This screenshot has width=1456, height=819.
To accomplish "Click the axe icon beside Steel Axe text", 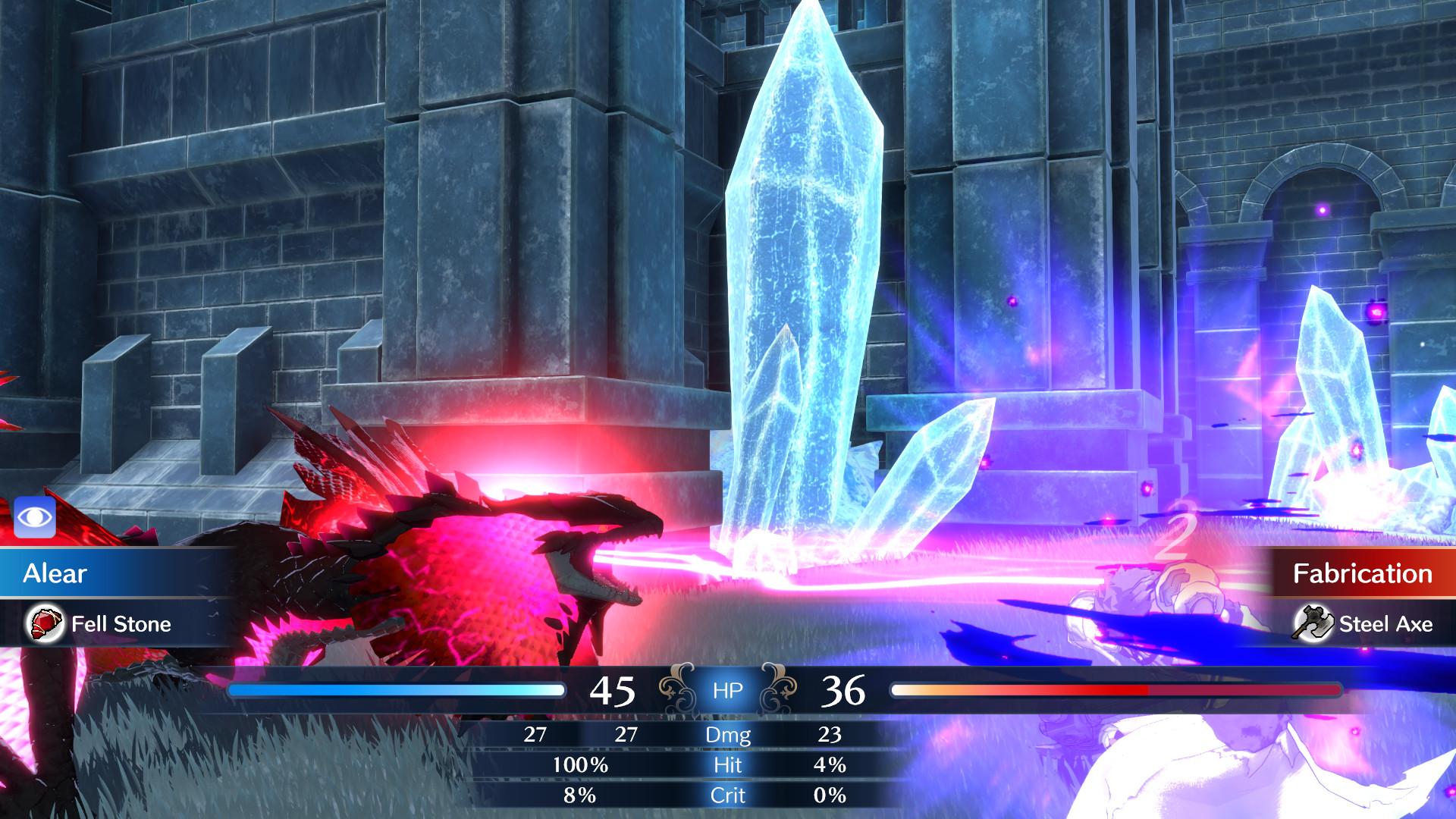I will [x=1311, y=624].
